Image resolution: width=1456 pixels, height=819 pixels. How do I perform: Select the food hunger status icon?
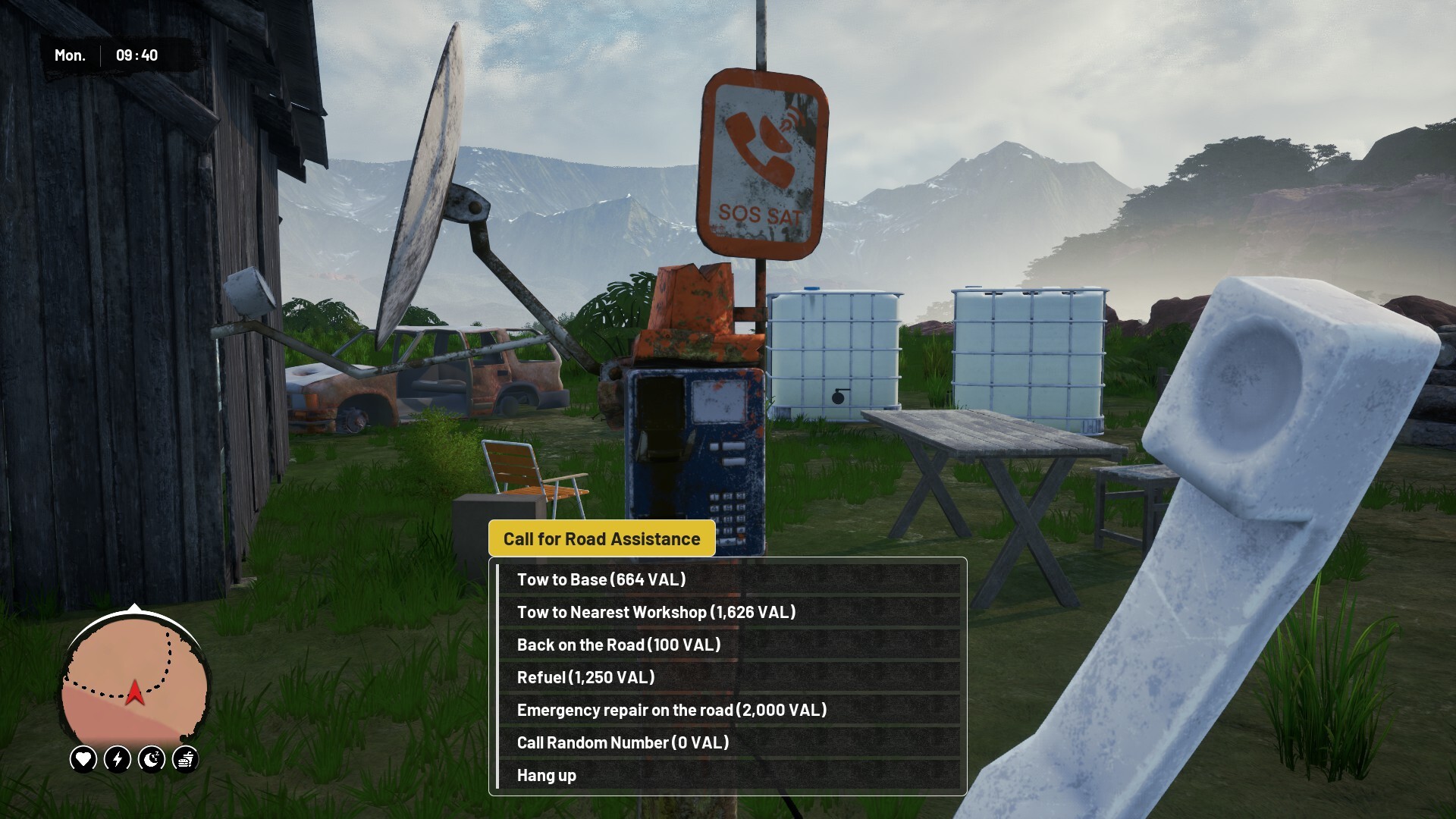(186, 758)
